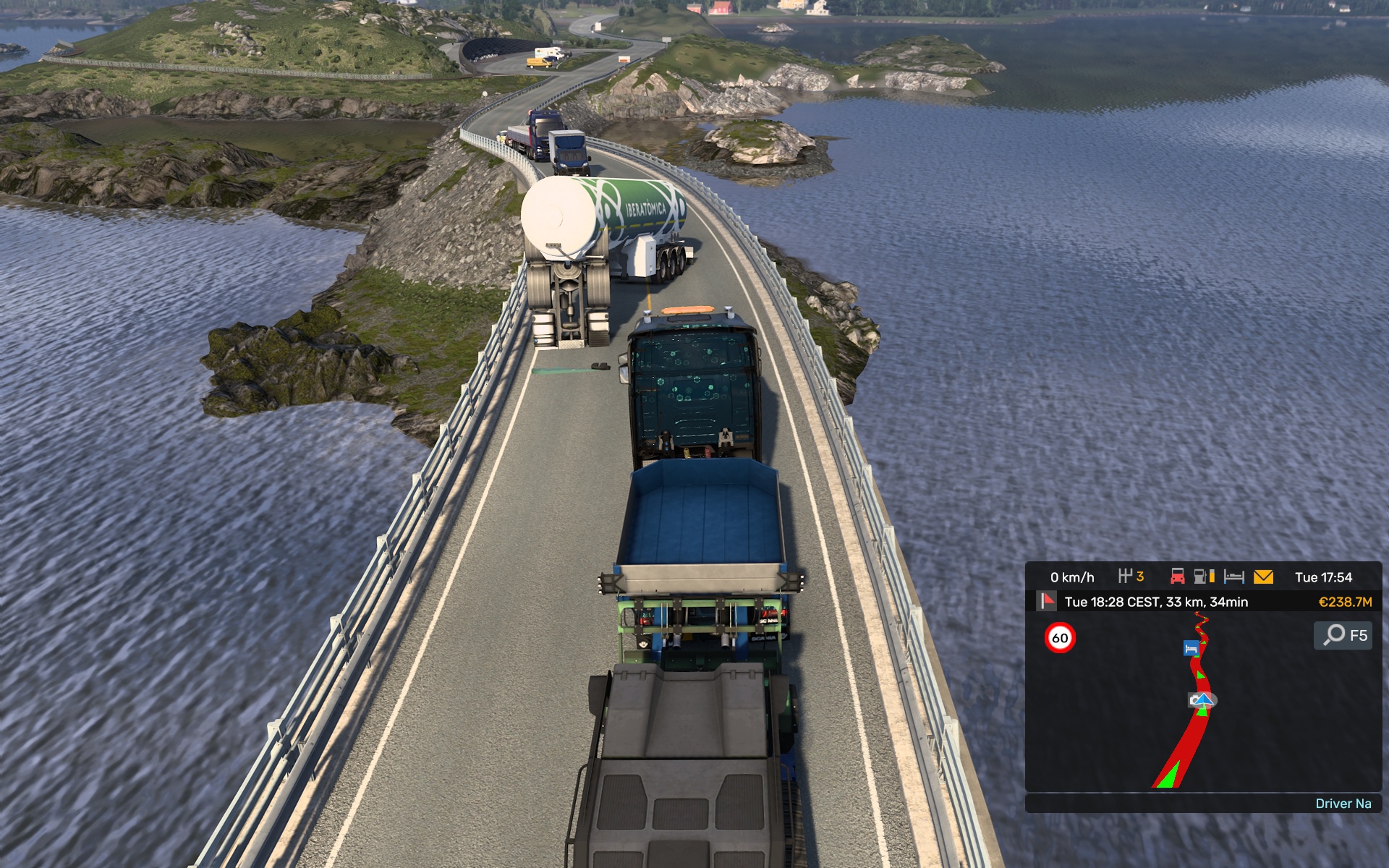Image resolution: width=1389 pixels, height=868 pixels.
Task: Click the magnifier map zoom button
Action: pyautogui.click(x=1333, y=635)
